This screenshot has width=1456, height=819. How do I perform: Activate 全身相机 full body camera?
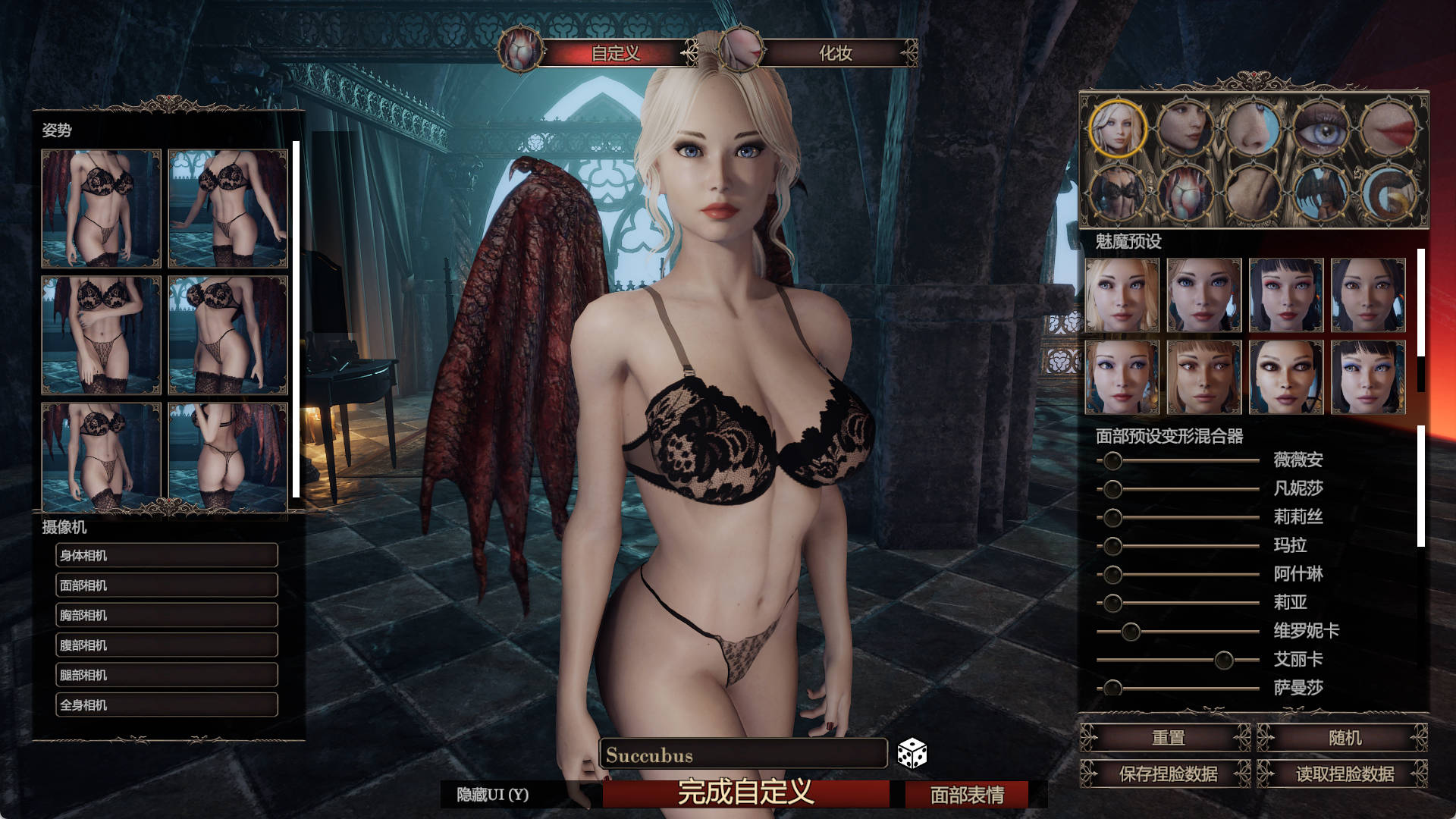pyautogui.click(x=167, y=705)
